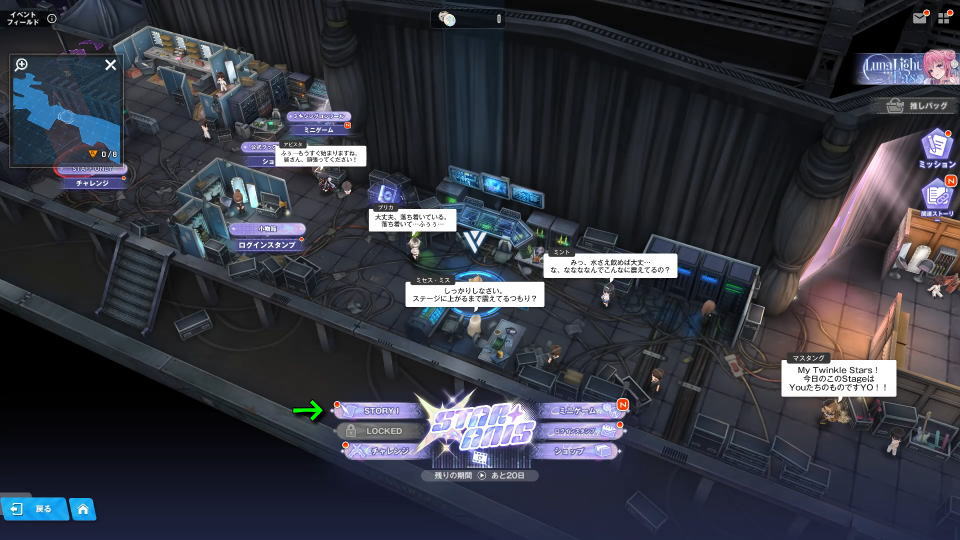The image size is (960, 540).
Task: Click the info icon beside イベントフィールド
Action: click(52, 18)
